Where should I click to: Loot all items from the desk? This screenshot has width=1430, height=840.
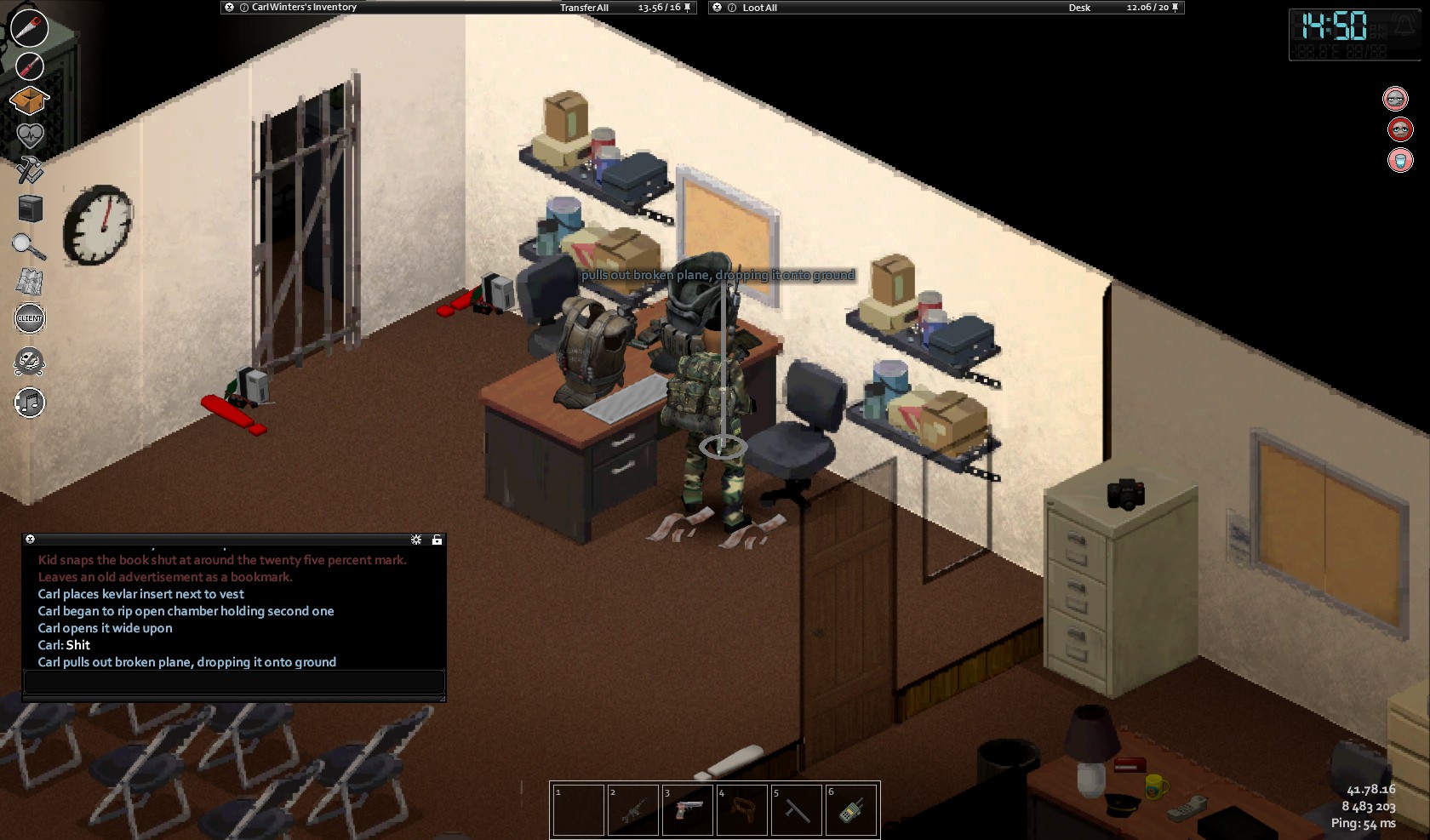(759, 8)
